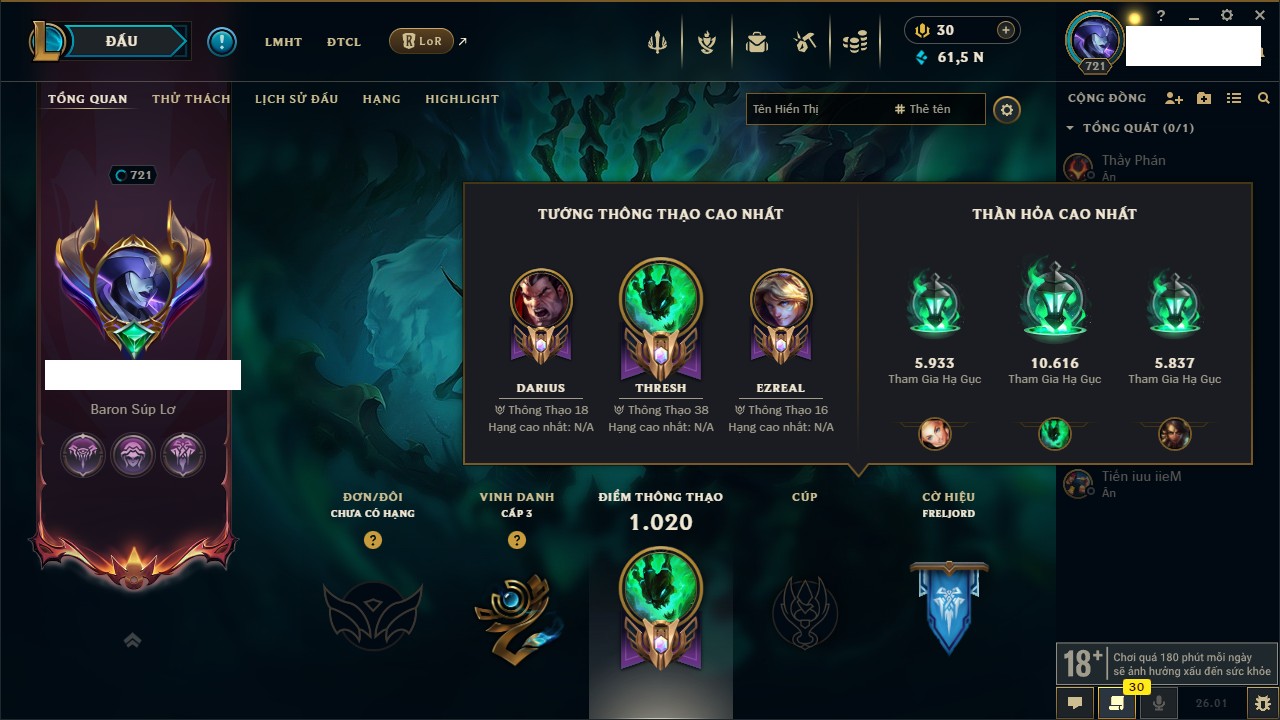The image size is (1280, 720).
Task: Open the blue exclamation notification icon
Action: click(x=222, y=42)
